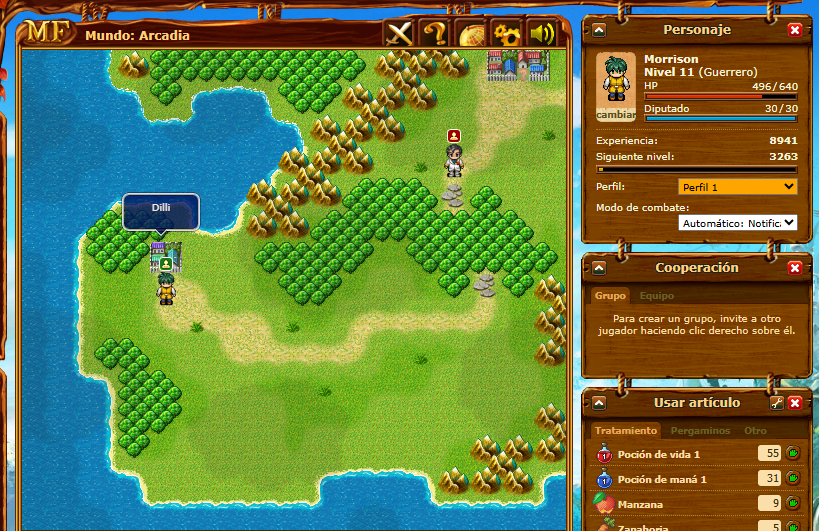Image resolution: width=819 pixels, height=531 pixels.
Task: Open the crossed swords combat menu
Action: [400, 34]
